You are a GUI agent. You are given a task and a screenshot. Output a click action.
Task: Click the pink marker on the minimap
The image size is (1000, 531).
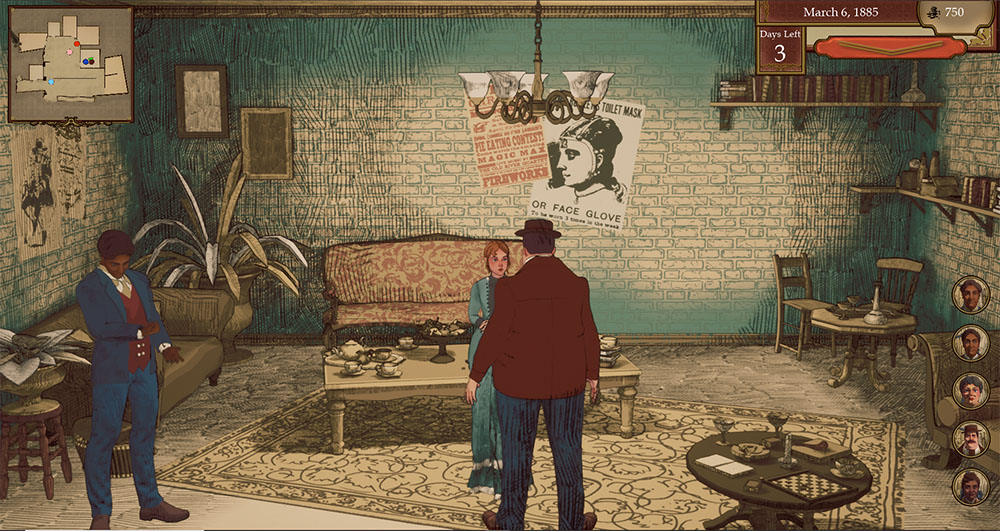pyautogui.click(x=70, y=50)
